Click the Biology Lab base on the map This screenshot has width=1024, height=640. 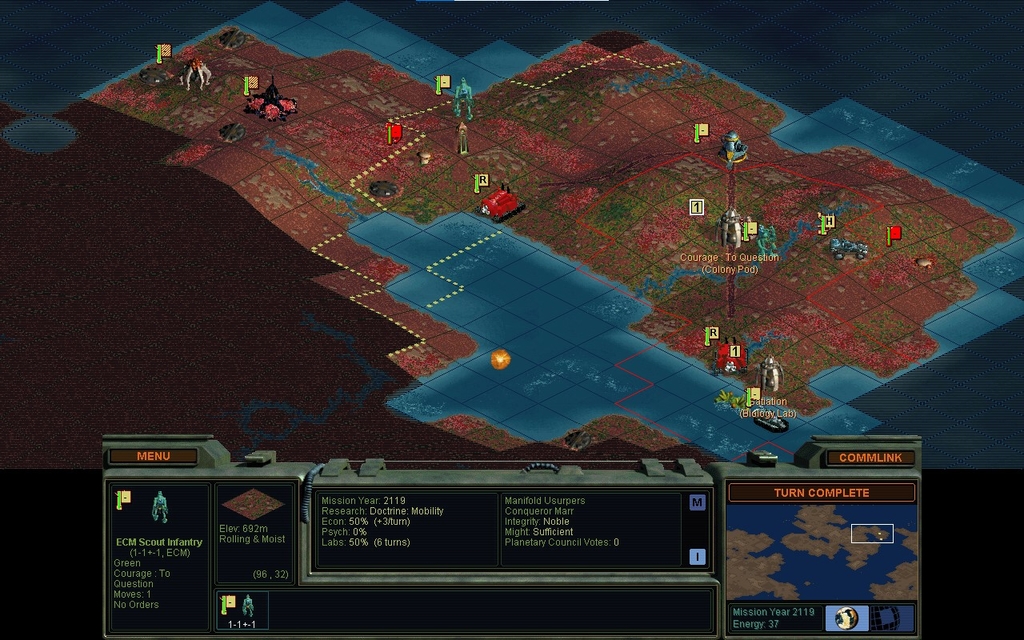pyautogui.click(x=769, y=376)
